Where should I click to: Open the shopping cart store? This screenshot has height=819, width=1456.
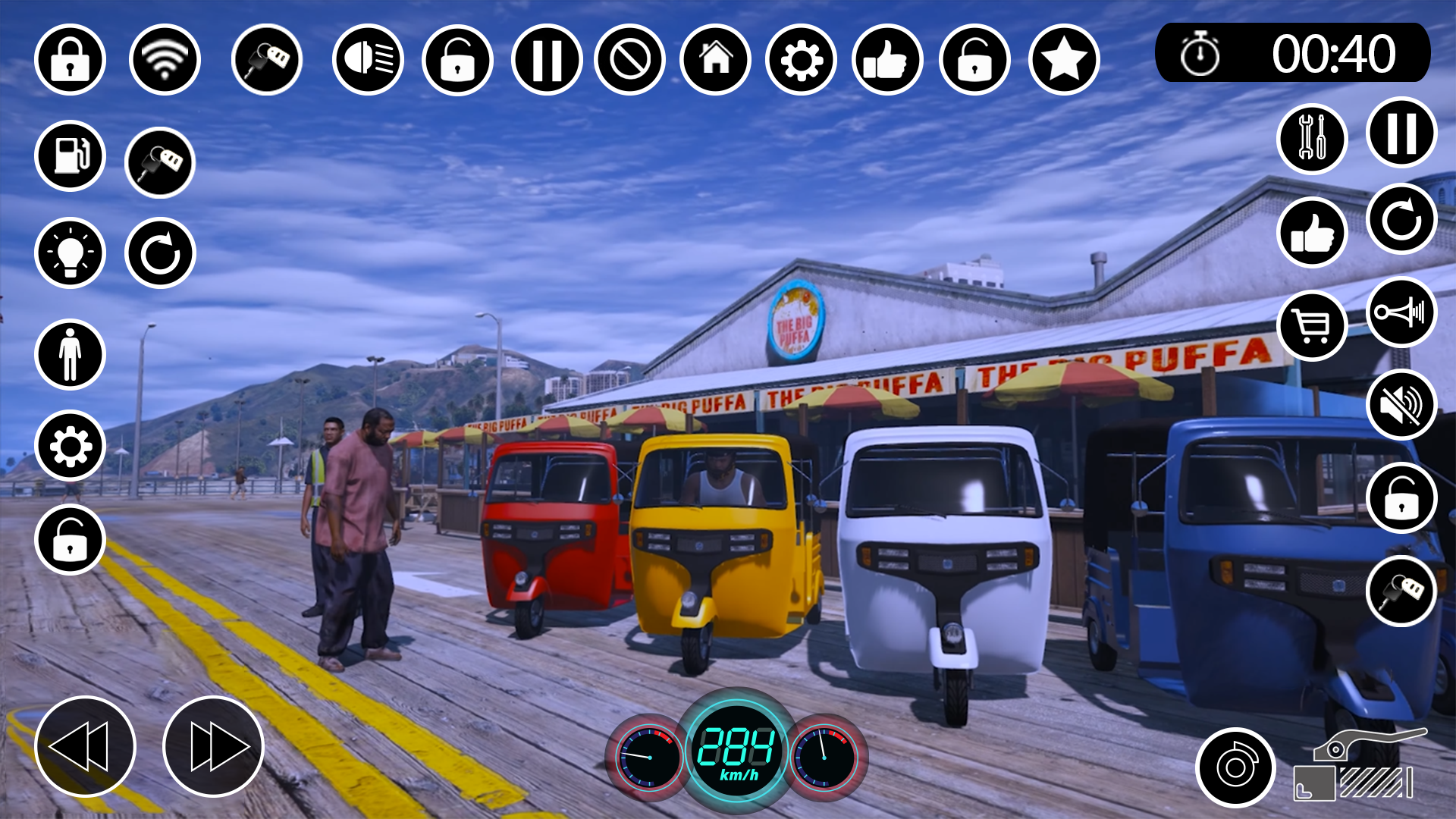tap(1312, 326)
